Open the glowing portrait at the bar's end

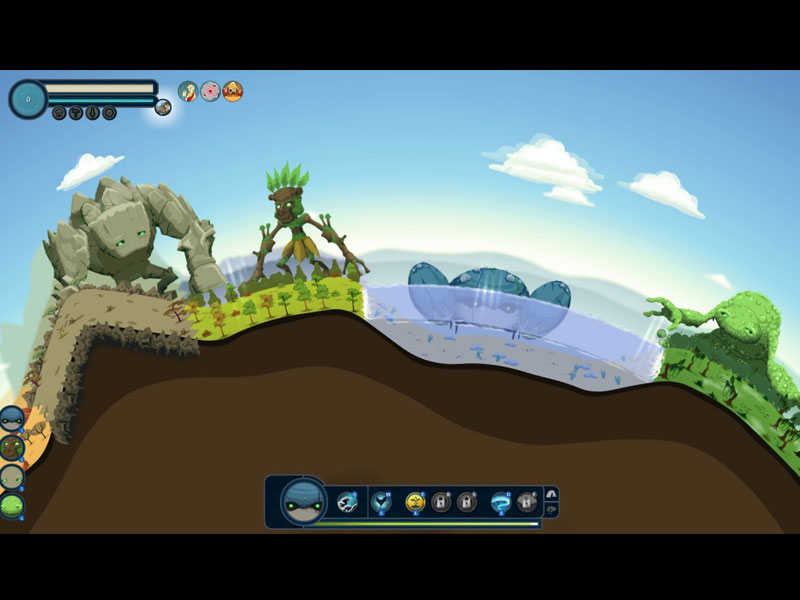click(x=163, y=107)
